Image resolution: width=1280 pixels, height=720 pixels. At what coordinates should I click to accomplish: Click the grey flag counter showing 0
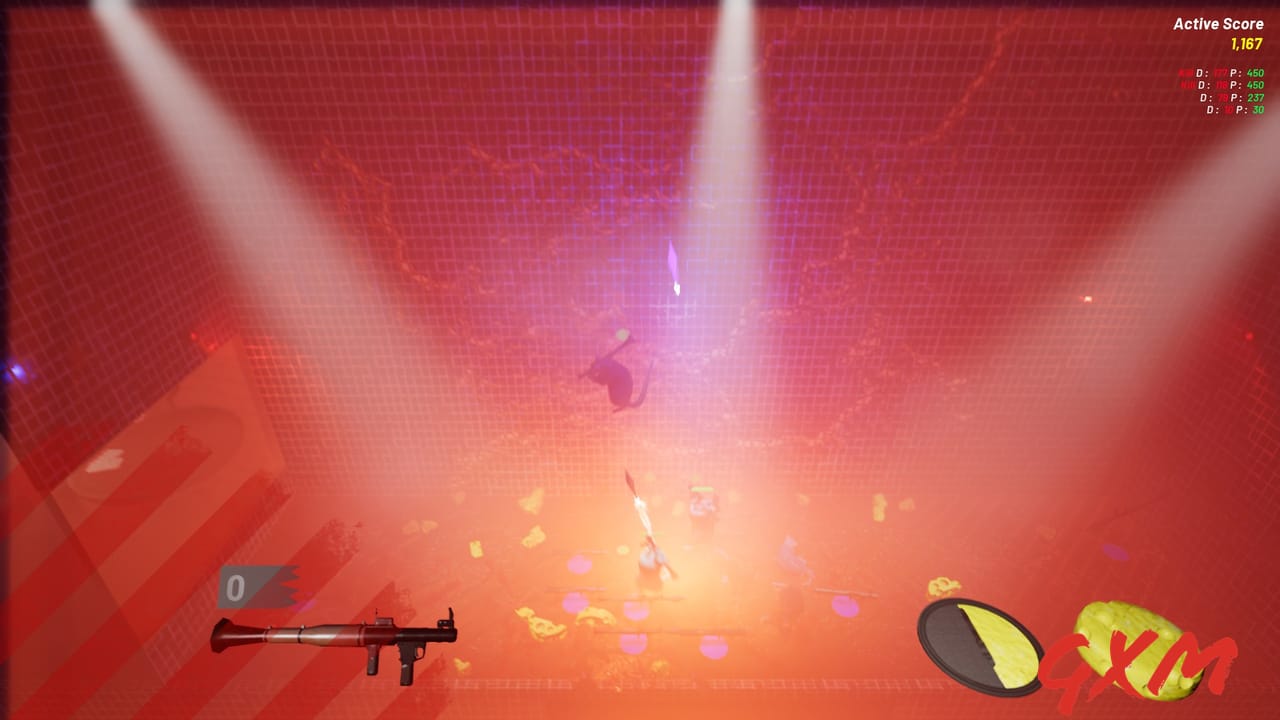click(255, 585)
